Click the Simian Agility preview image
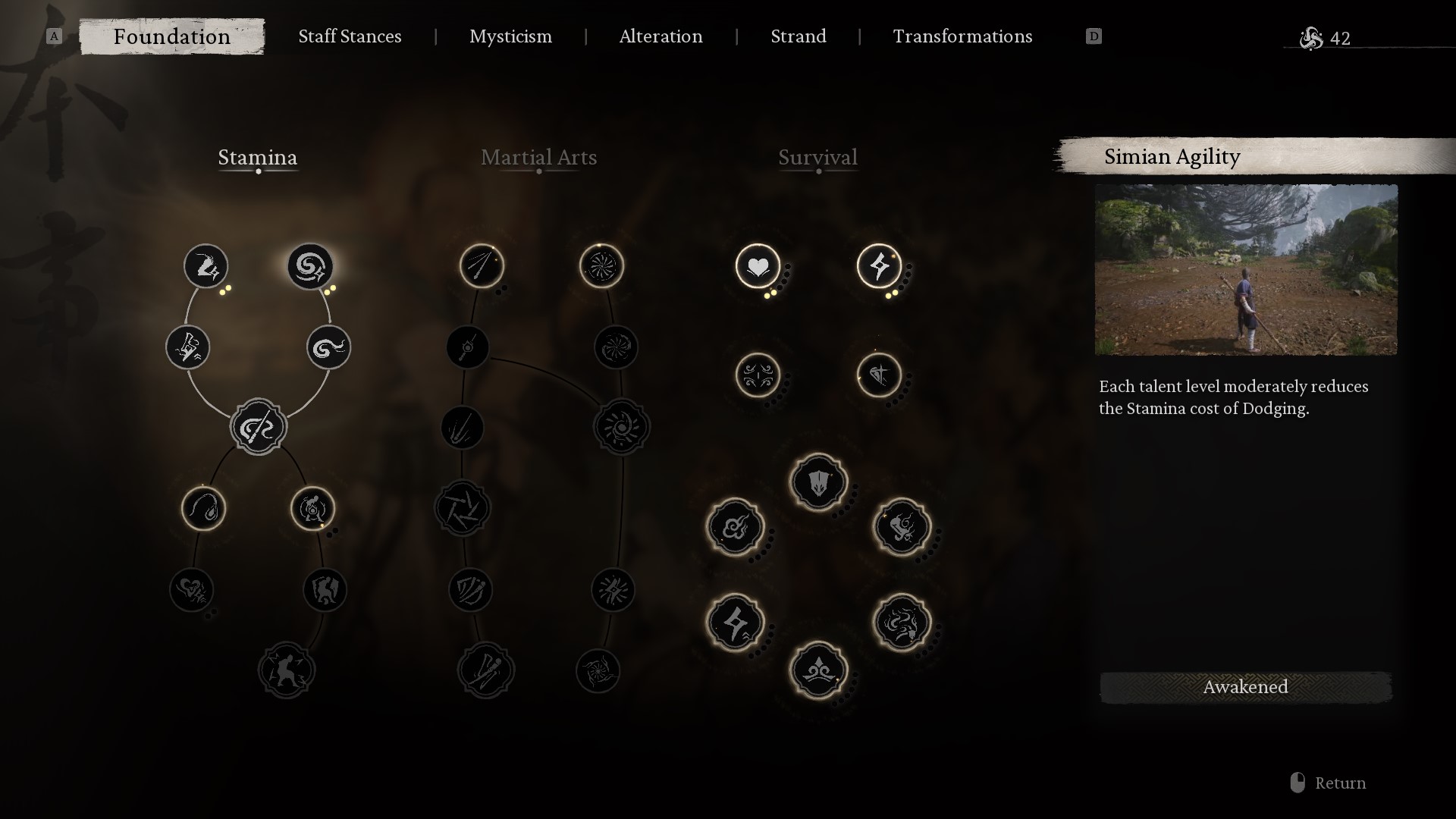 (x=1245, y=270)
